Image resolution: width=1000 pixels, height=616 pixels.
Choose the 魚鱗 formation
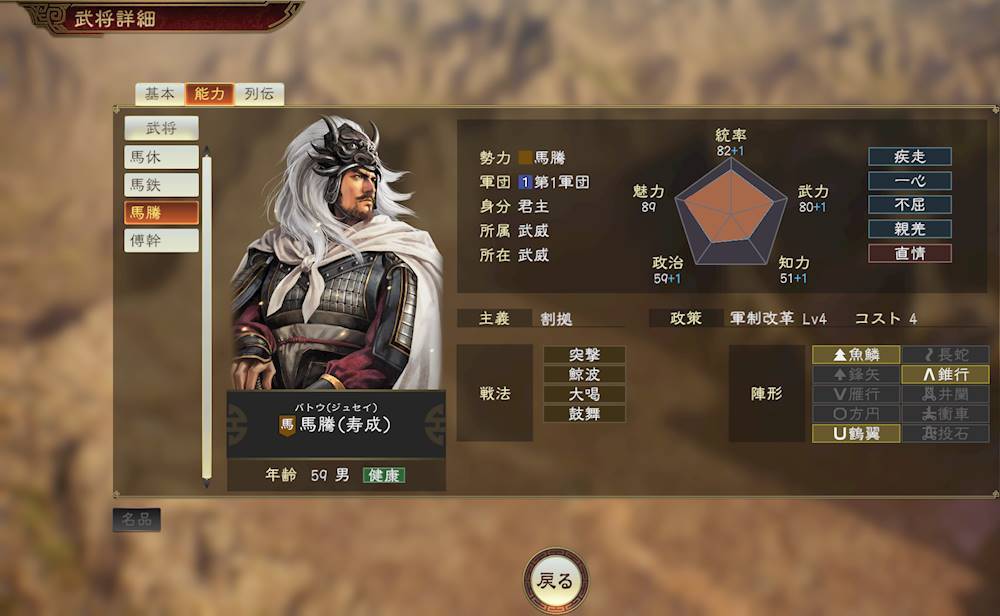coord(855,355)
